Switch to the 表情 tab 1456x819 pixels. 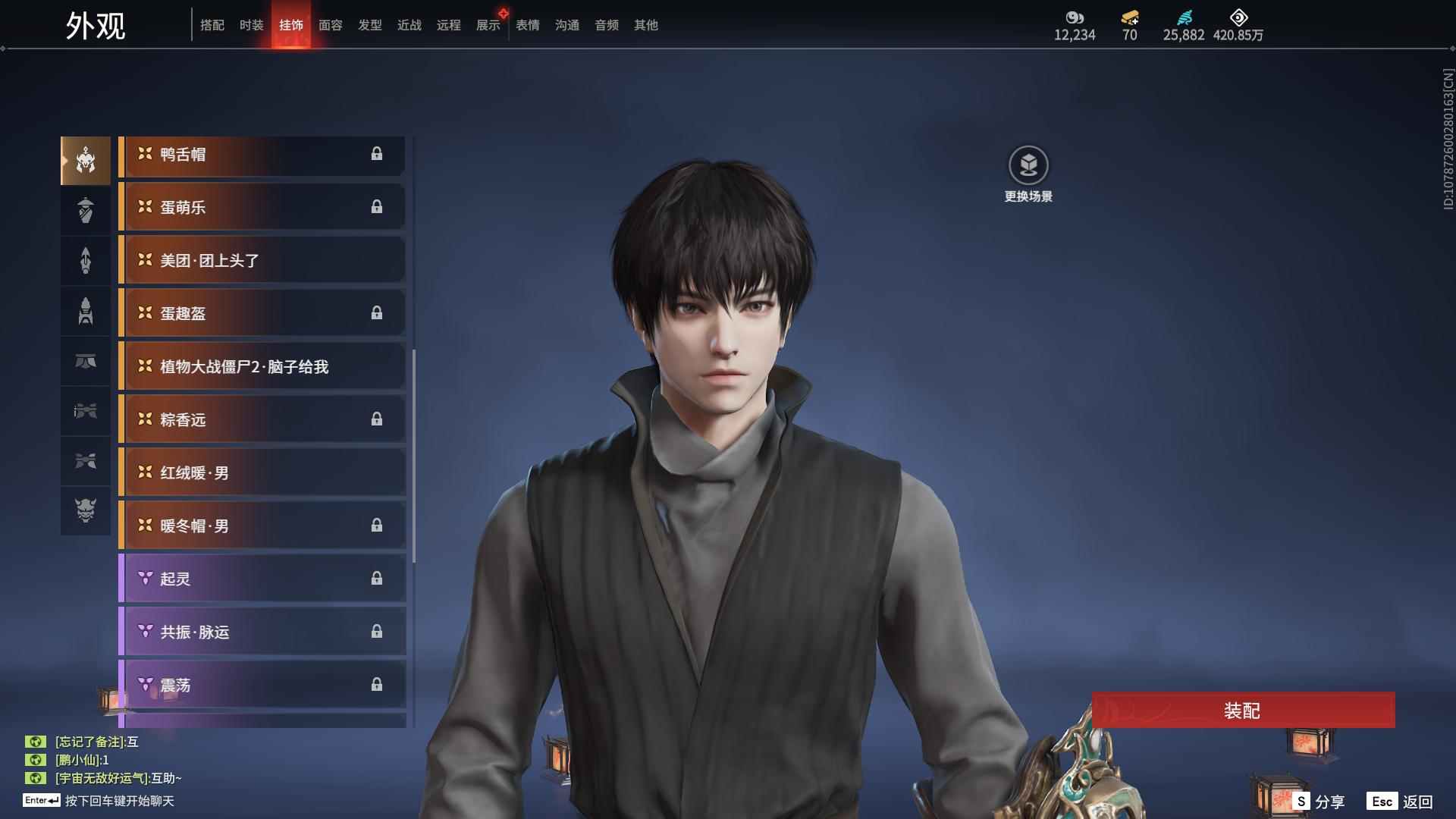point(527,25)
